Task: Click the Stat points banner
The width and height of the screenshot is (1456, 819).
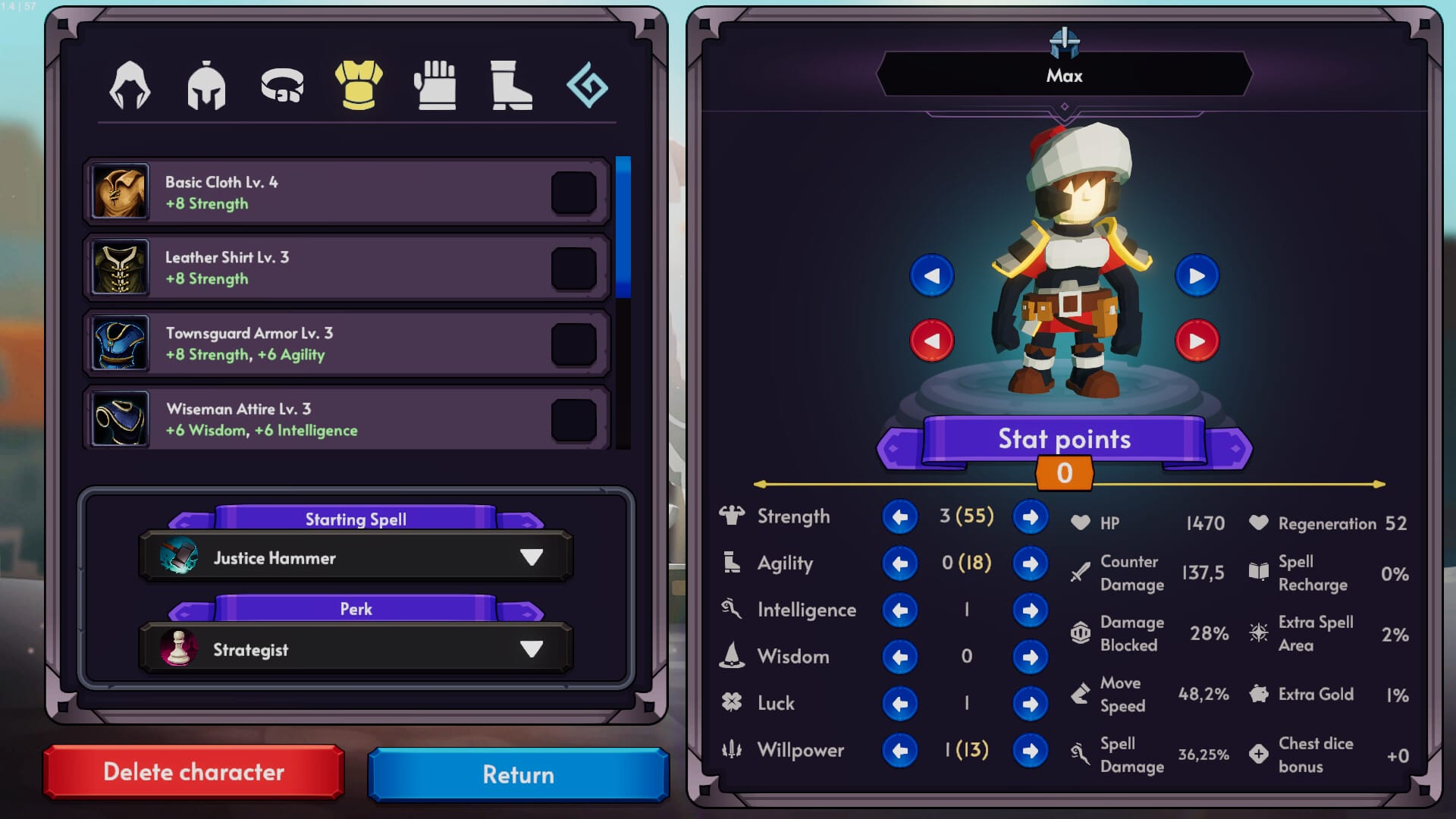Action: [x=1063, y=439]
